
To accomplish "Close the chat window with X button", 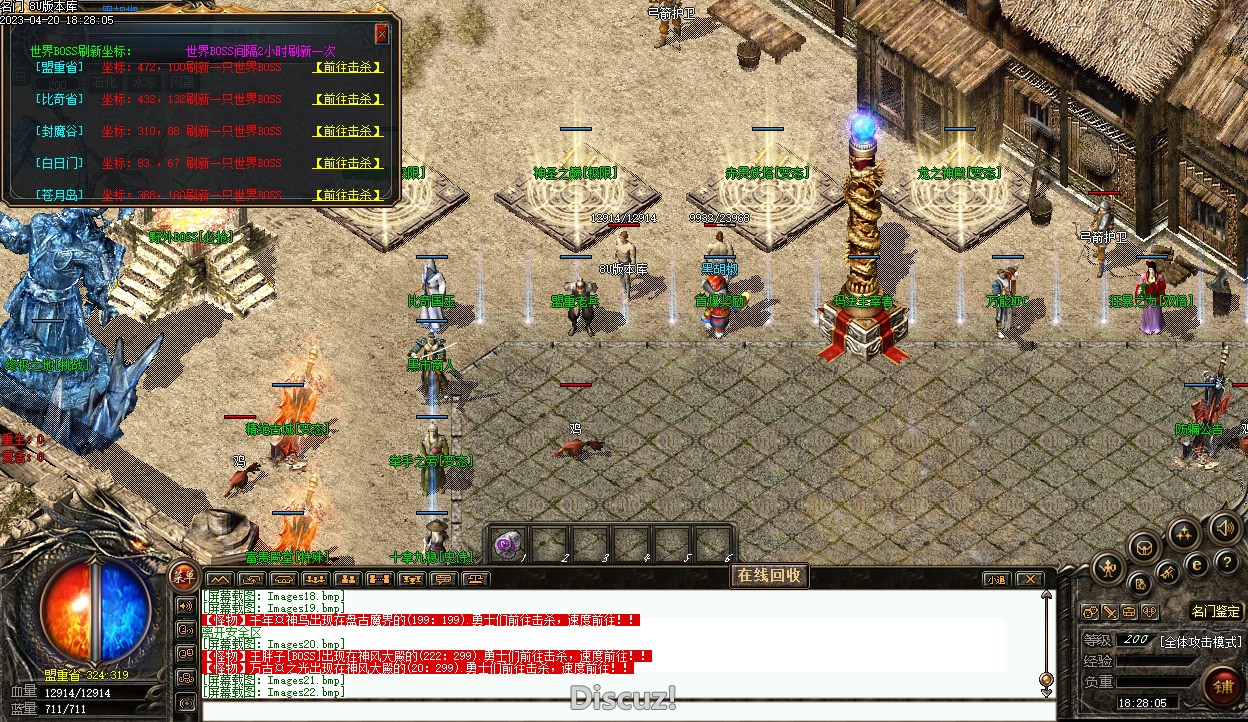I will point(1034,579).
